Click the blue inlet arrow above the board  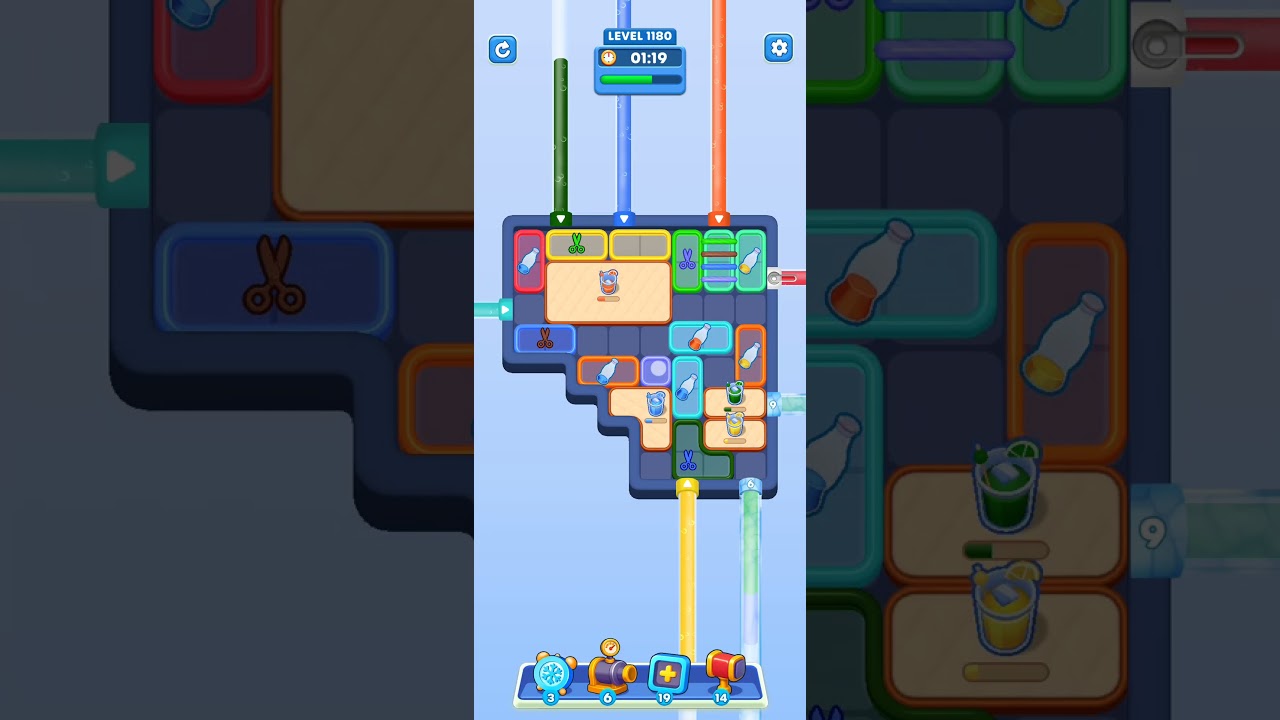click(x=624, y=220)
